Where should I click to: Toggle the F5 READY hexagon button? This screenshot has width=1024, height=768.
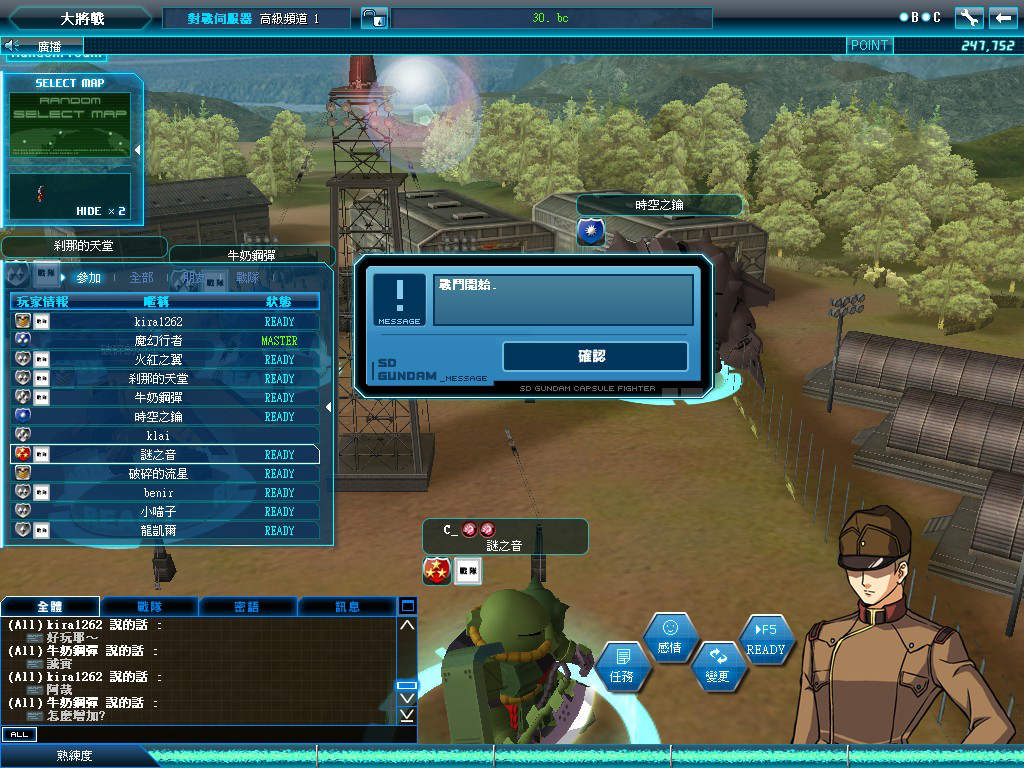click(x=766, y=638)
